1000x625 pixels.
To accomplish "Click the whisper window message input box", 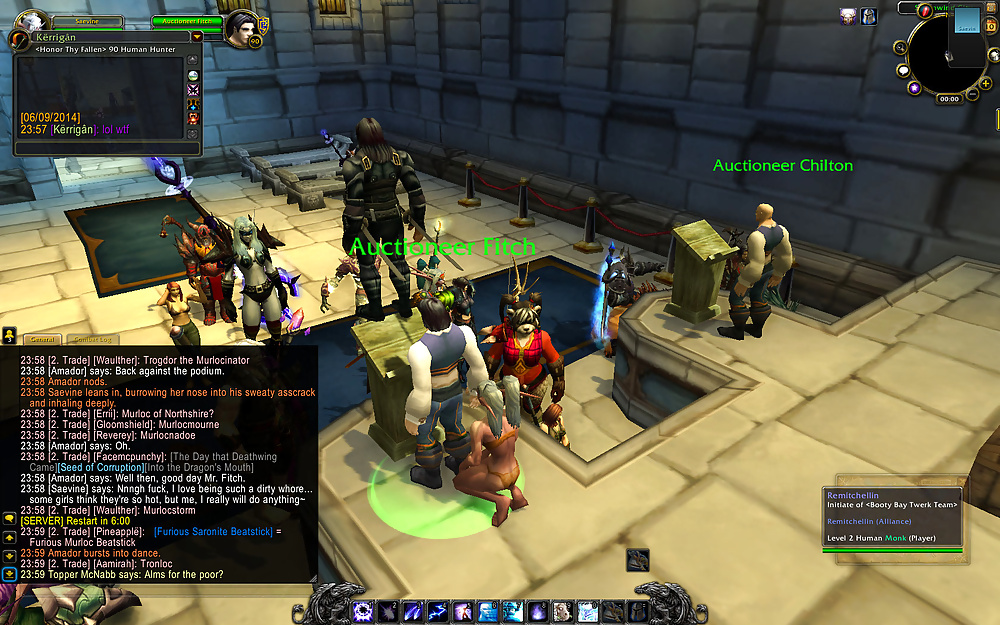I will tap(100, 147).
